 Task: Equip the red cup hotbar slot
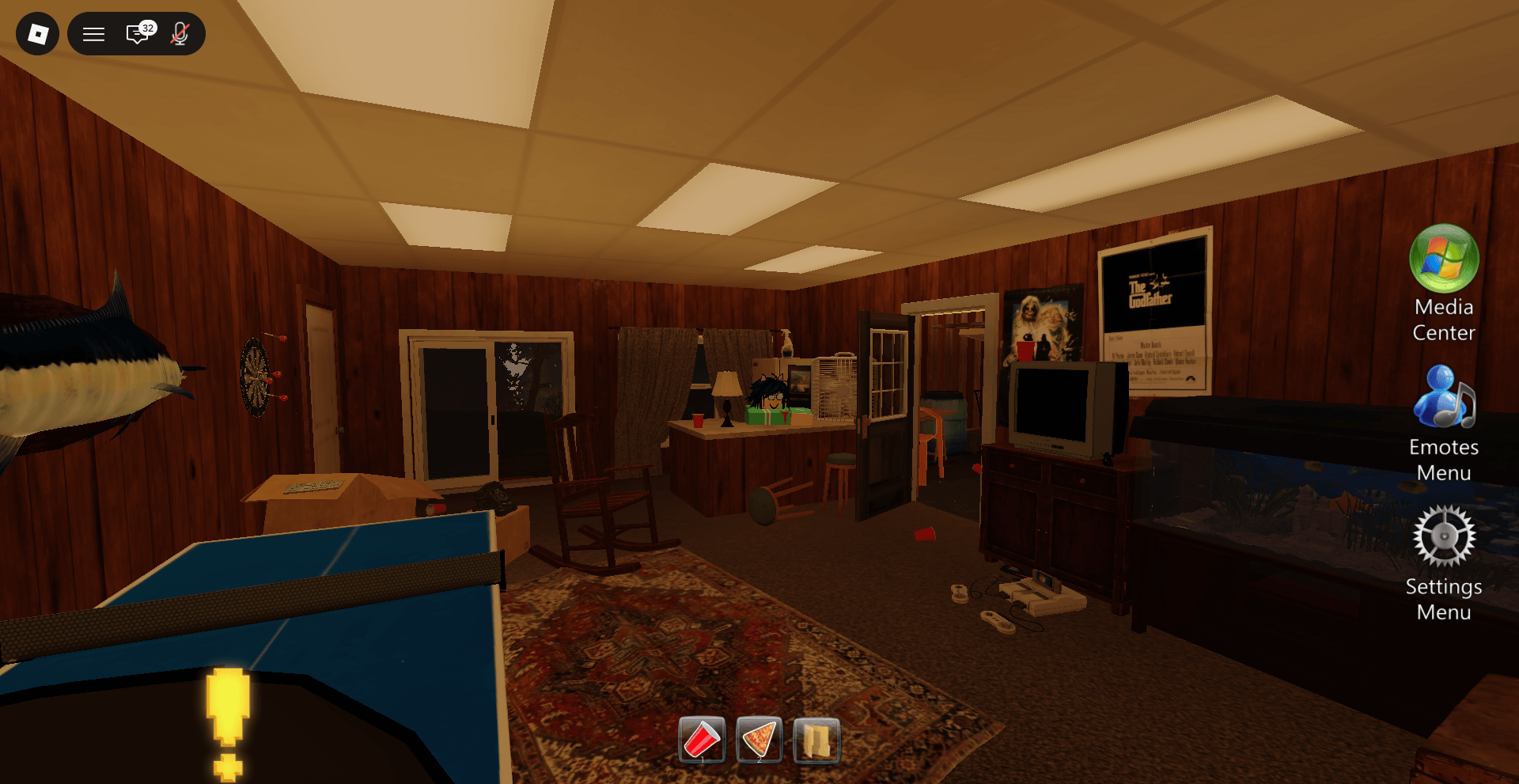pos(702,740)
